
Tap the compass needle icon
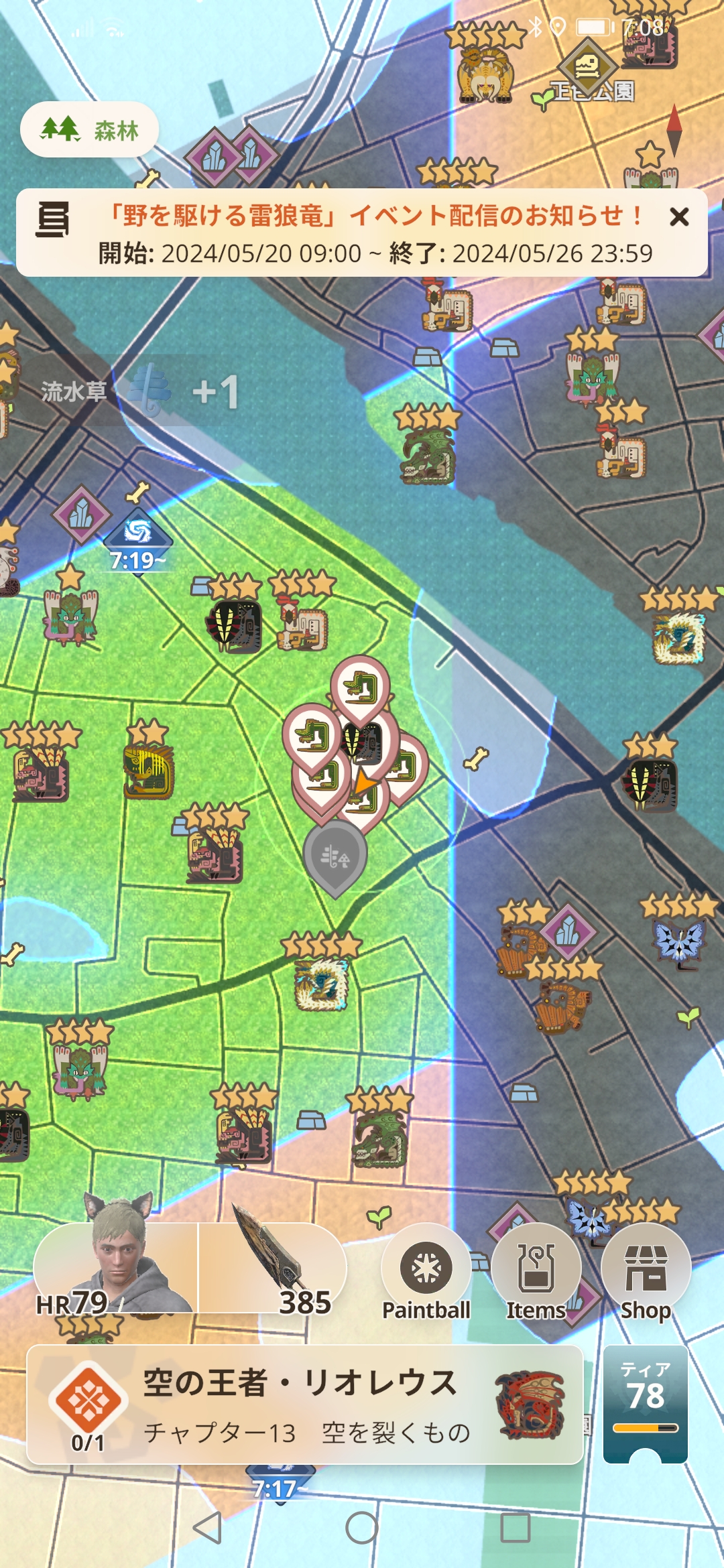pyautogui.click(x=674, y=130)
